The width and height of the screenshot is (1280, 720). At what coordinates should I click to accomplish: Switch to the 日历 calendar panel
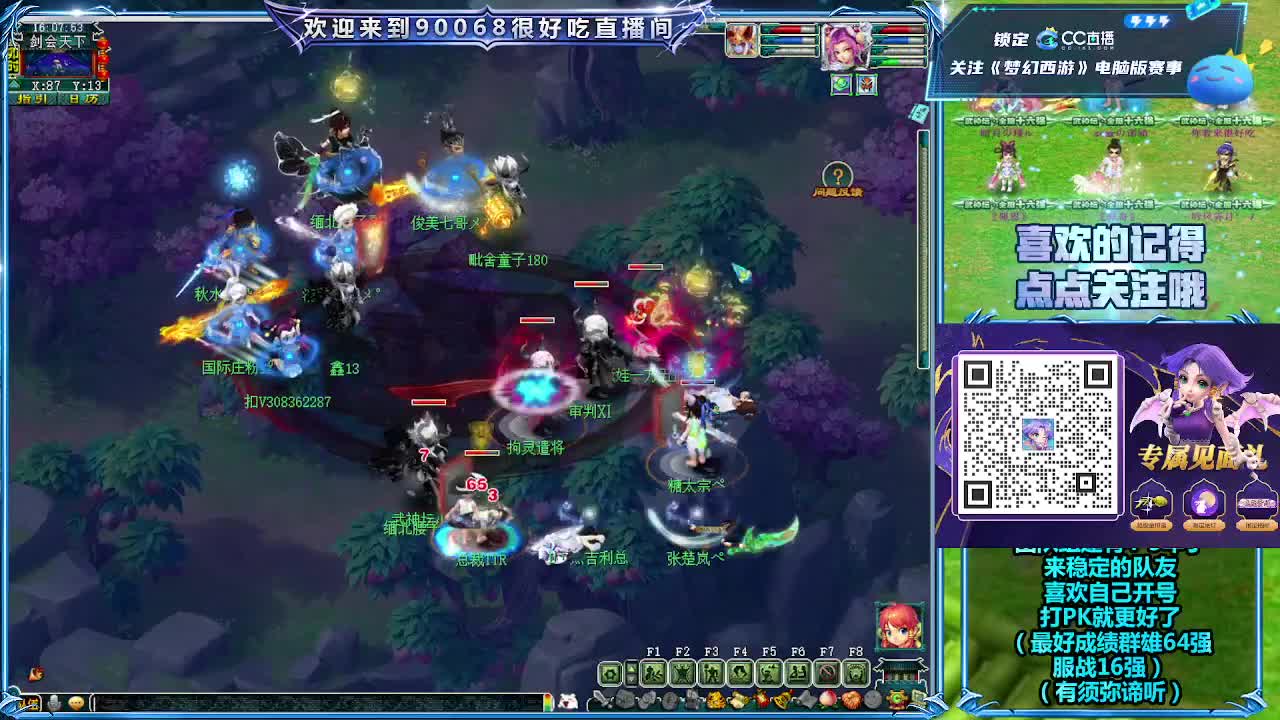(x=84, y=98)
